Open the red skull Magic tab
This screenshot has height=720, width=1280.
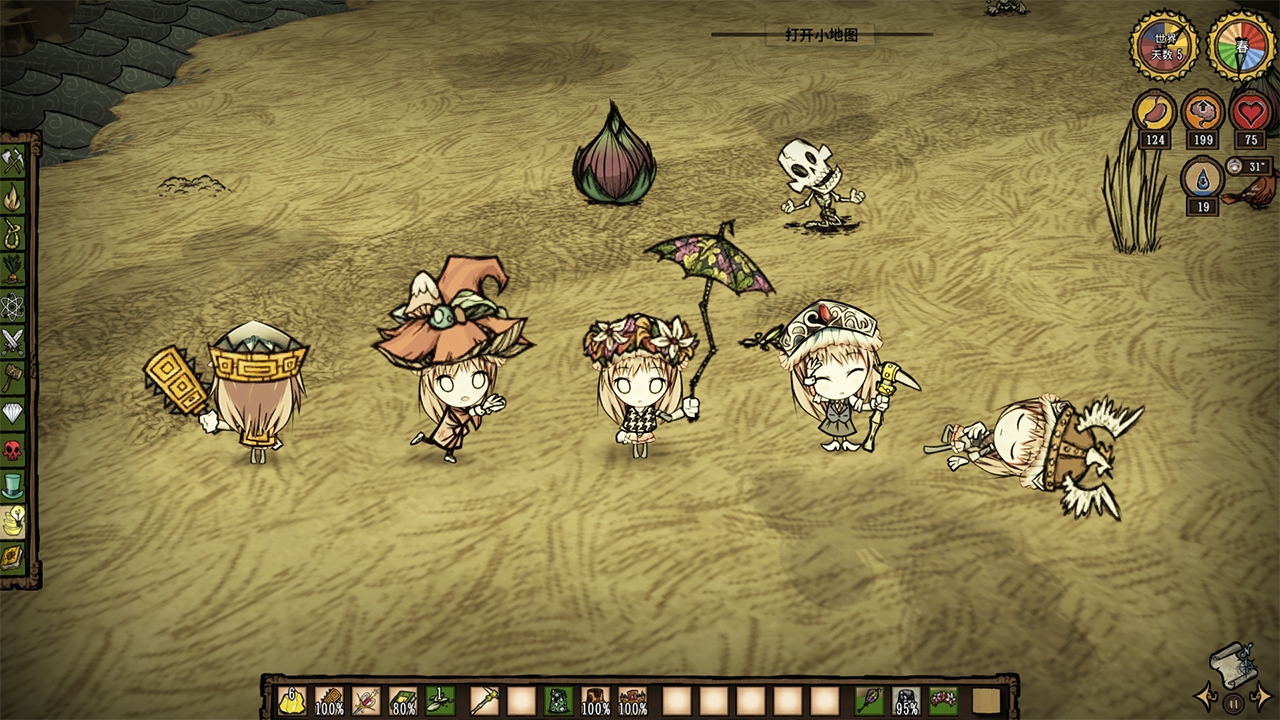tap(13, 449)
